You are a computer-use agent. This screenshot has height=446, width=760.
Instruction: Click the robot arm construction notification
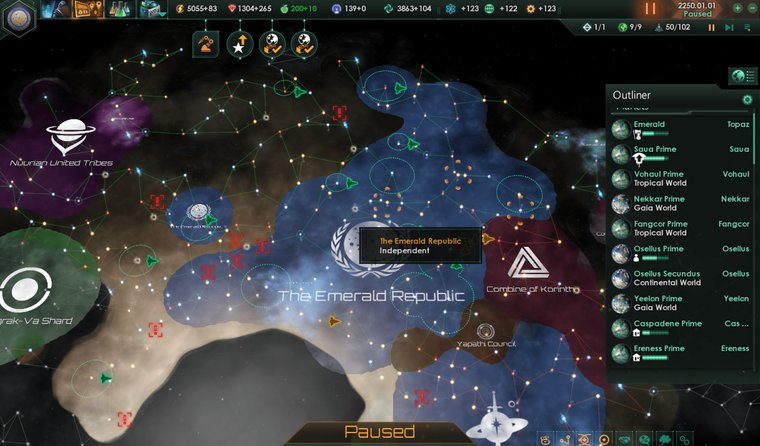click(x=206, y=42)
